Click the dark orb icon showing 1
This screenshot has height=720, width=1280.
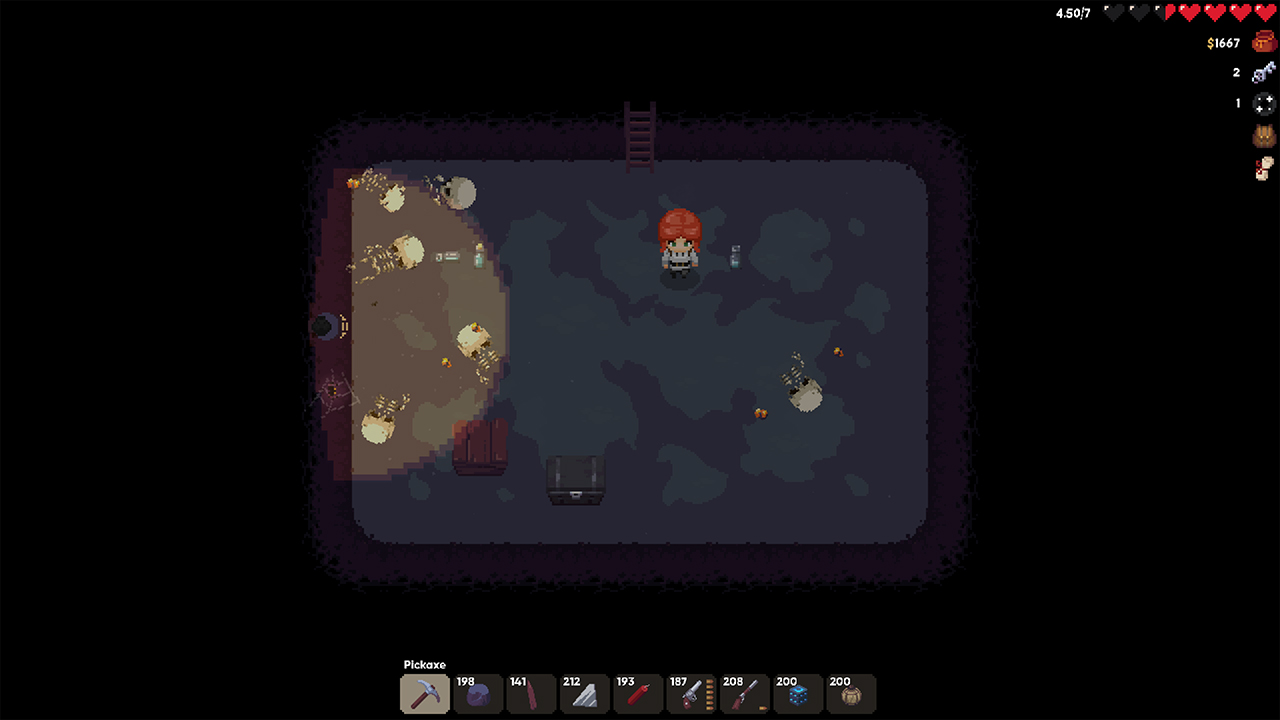point(1263,103)
